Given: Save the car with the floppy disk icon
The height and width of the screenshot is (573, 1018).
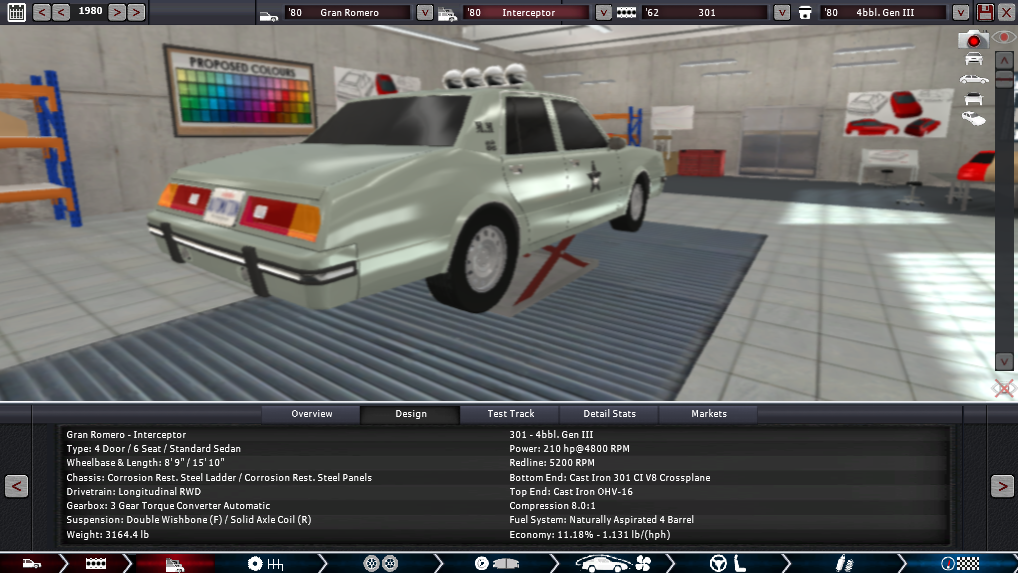Looking at the screenshot, I should pyautogui.click(x=985, y=13).
